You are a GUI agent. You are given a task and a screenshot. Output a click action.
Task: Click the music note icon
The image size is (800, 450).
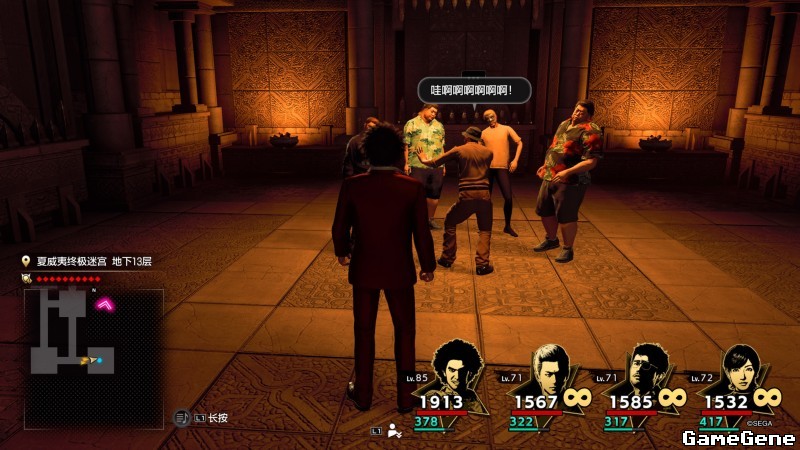(x=183, y=417)
